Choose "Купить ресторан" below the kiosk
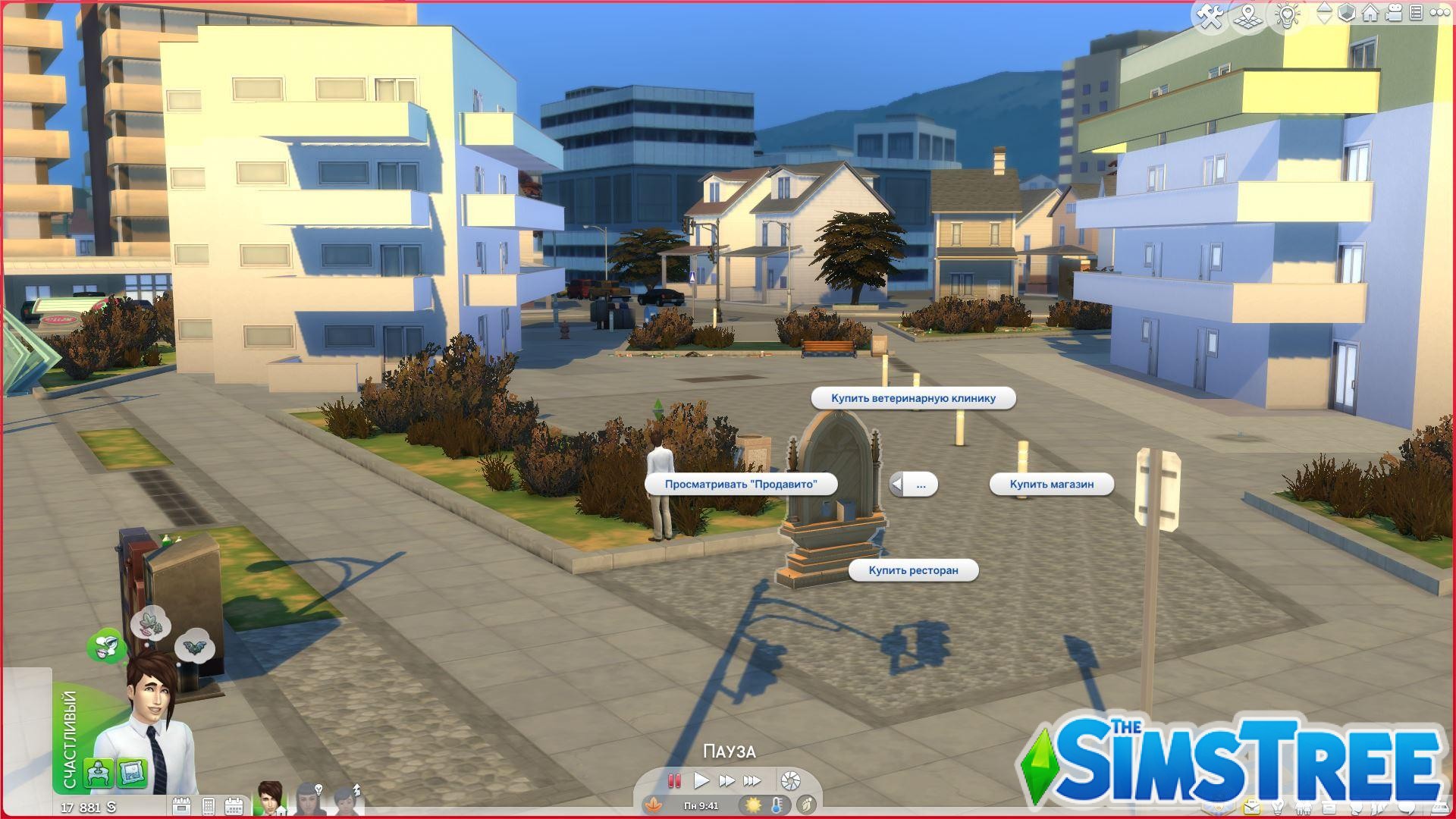The height and width of the screenshot is (819, 1456). [x=913, y=570]
